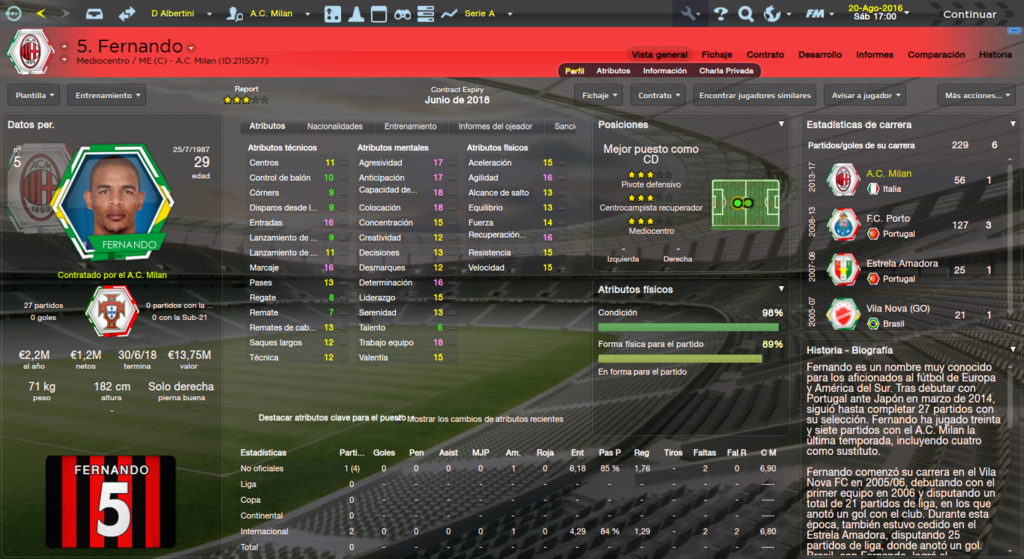
Task: Open the Plantilla dropdown
Action: tap(35, 95)
